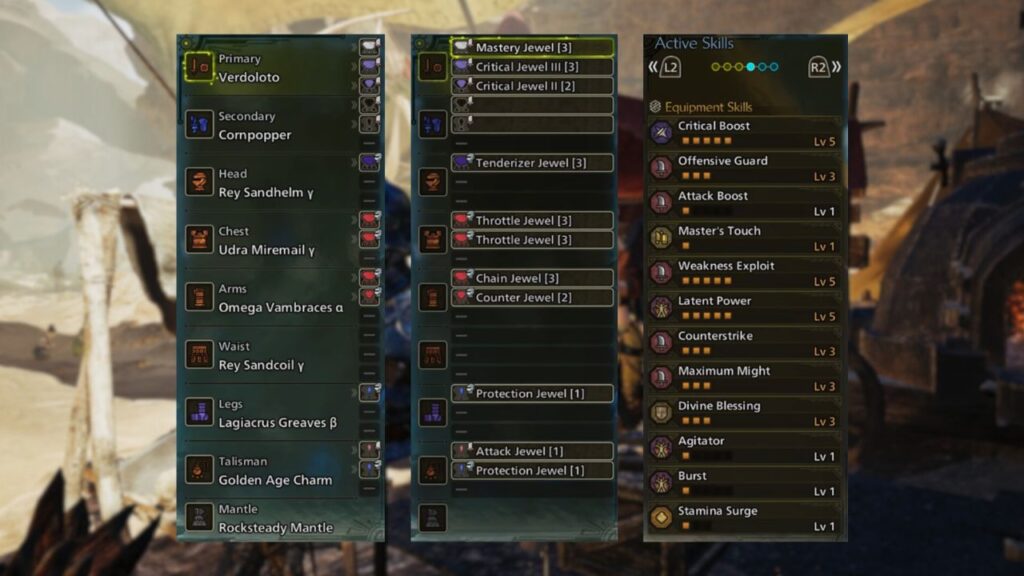Choose the Rey Sandcoil γ waist slot

click(268, 356)
